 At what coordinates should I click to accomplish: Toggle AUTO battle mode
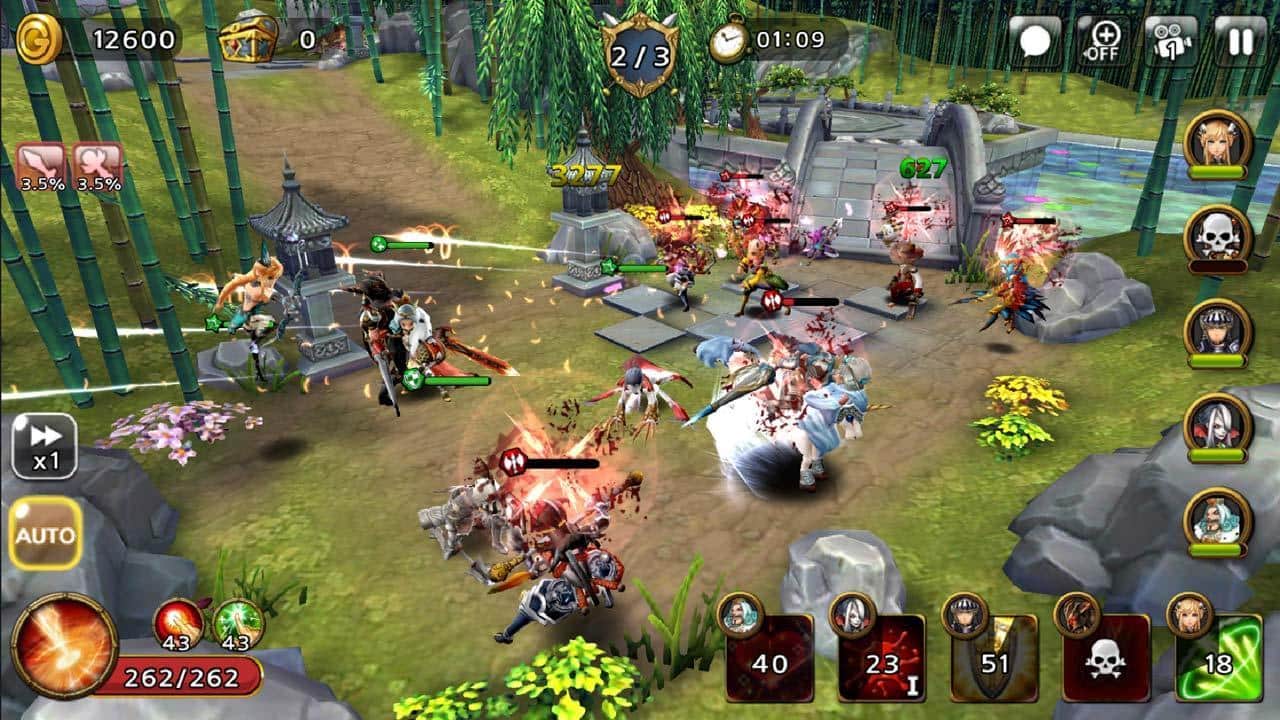click(x=44, y=533)
